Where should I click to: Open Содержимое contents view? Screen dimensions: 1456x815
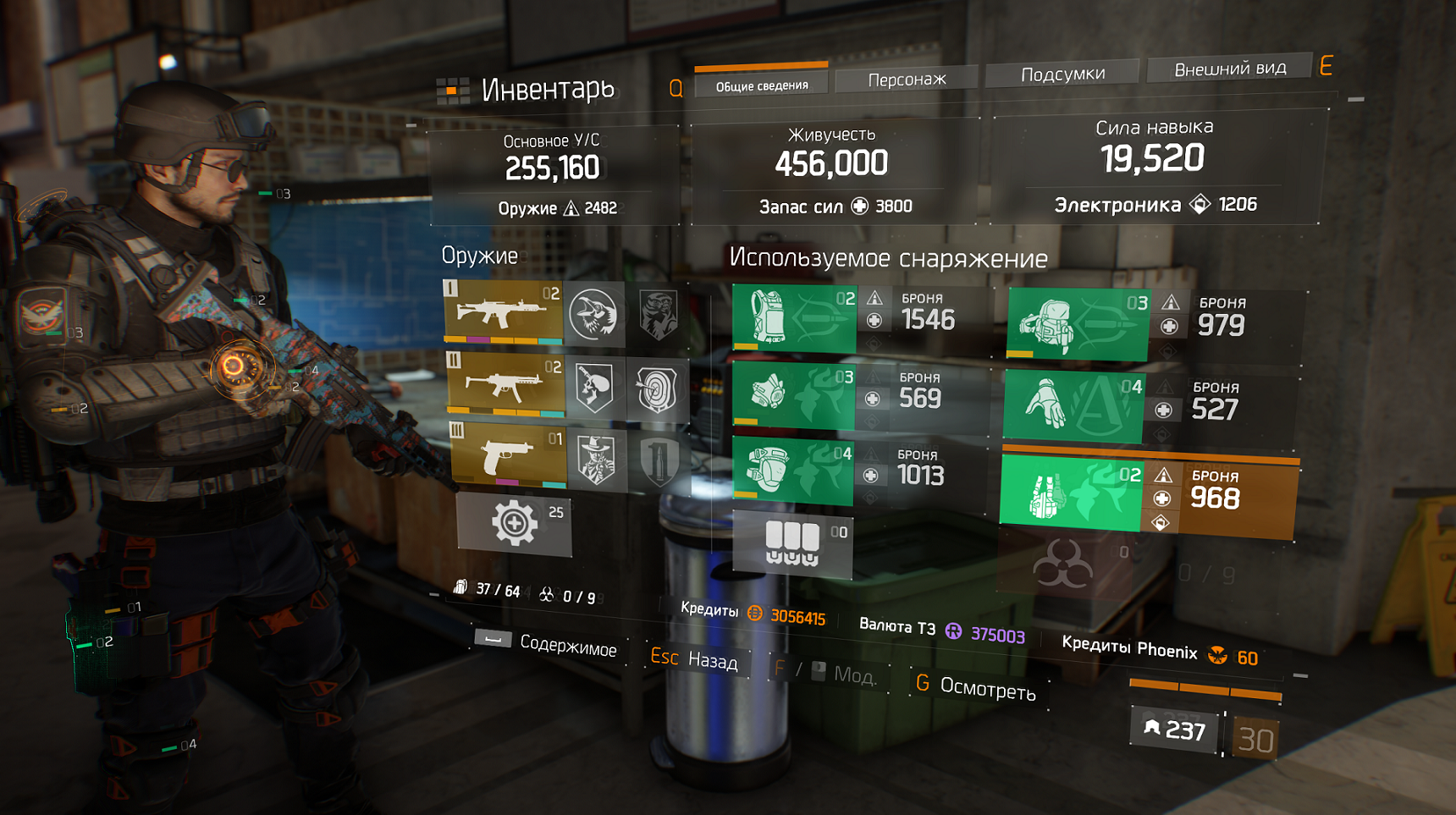547,643
